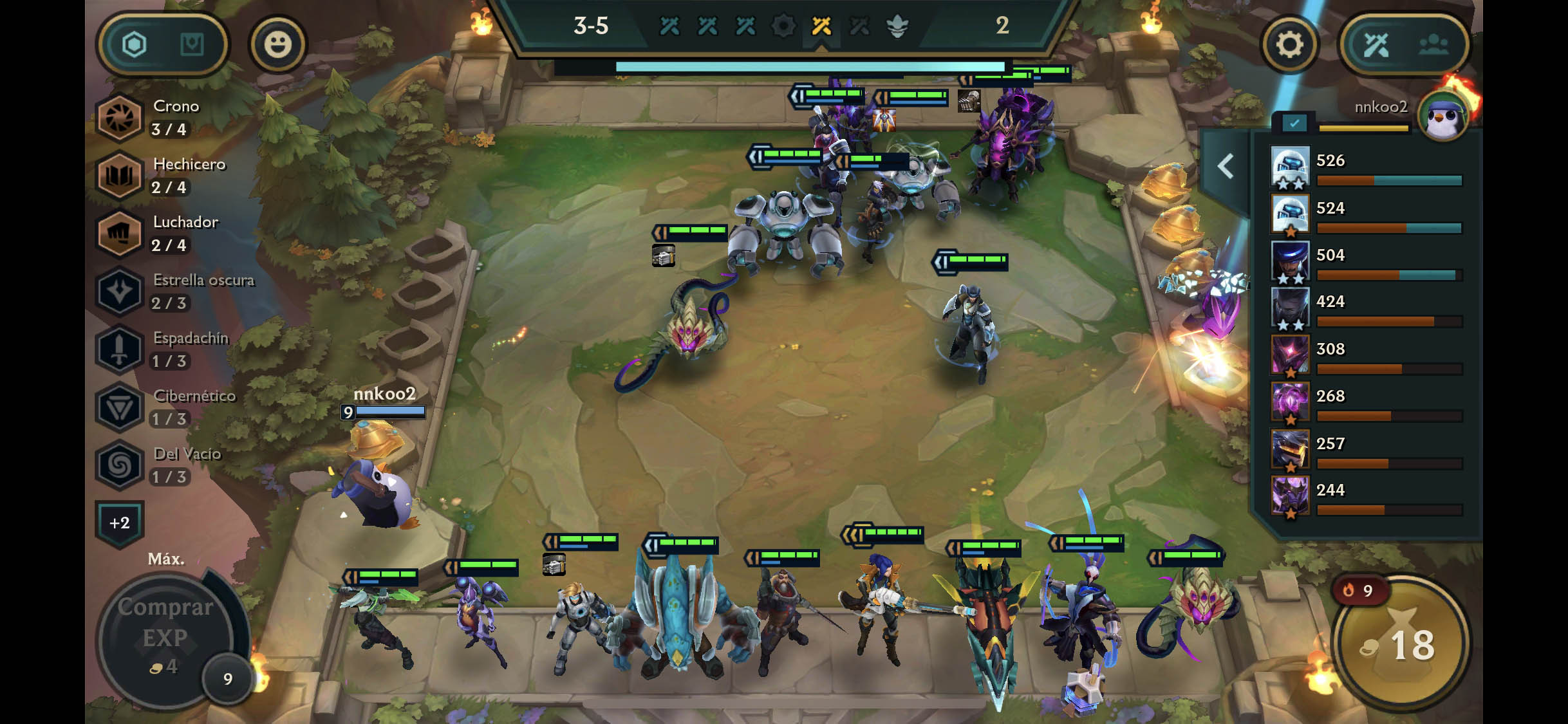Open the emote smiley button

point(278,45)
